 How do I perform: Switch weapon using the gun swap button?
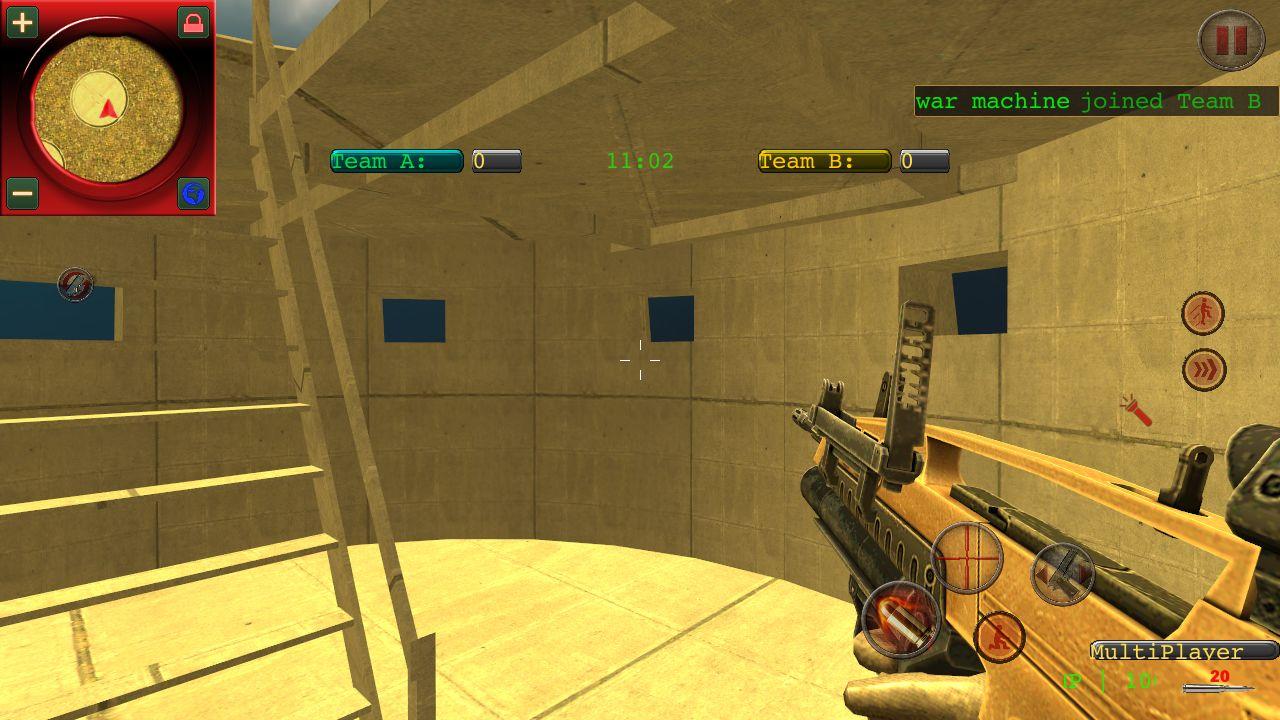[x=1062, y=573]
